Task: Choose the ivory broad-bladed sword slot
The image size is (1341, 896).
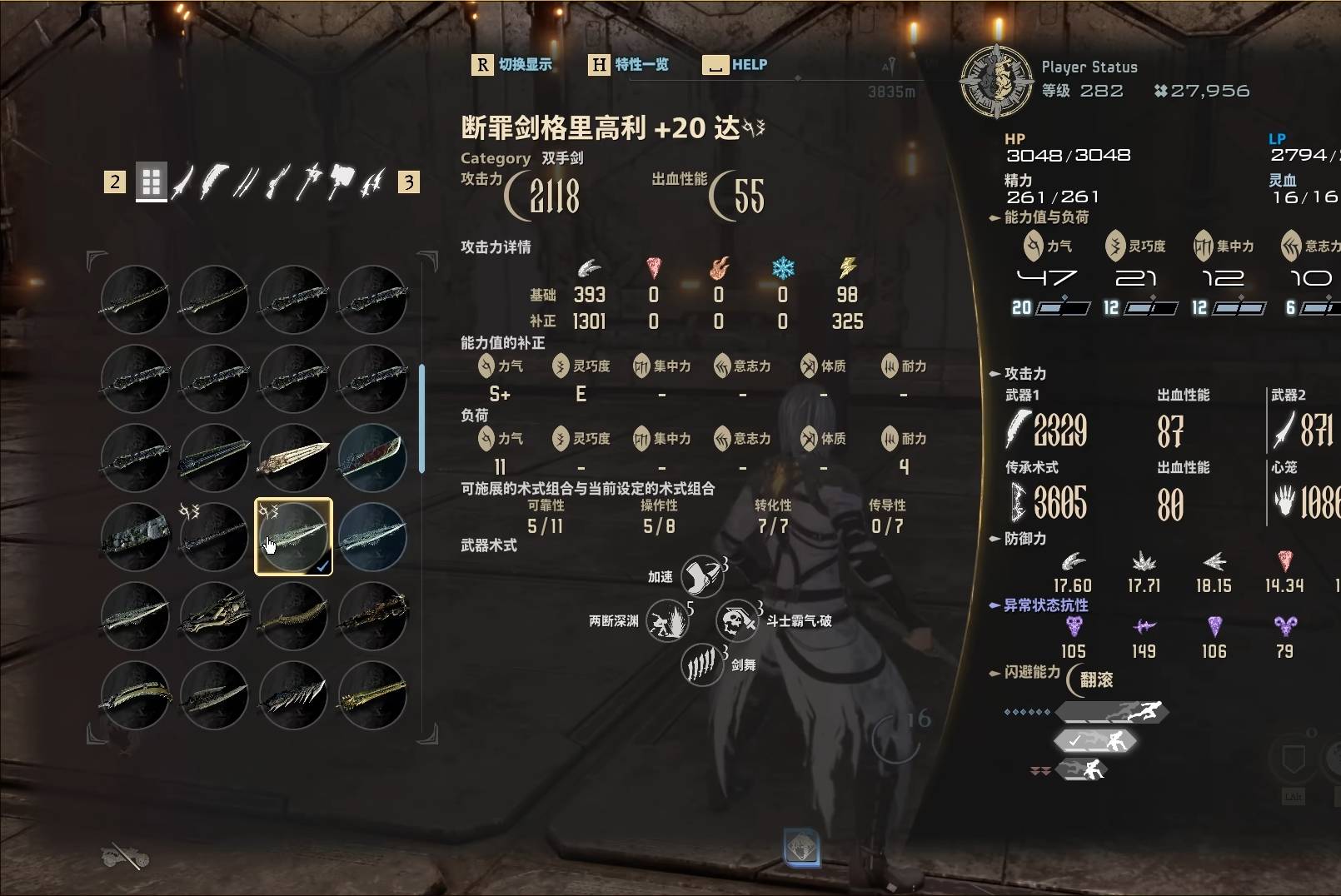Action: click(293, 457)
